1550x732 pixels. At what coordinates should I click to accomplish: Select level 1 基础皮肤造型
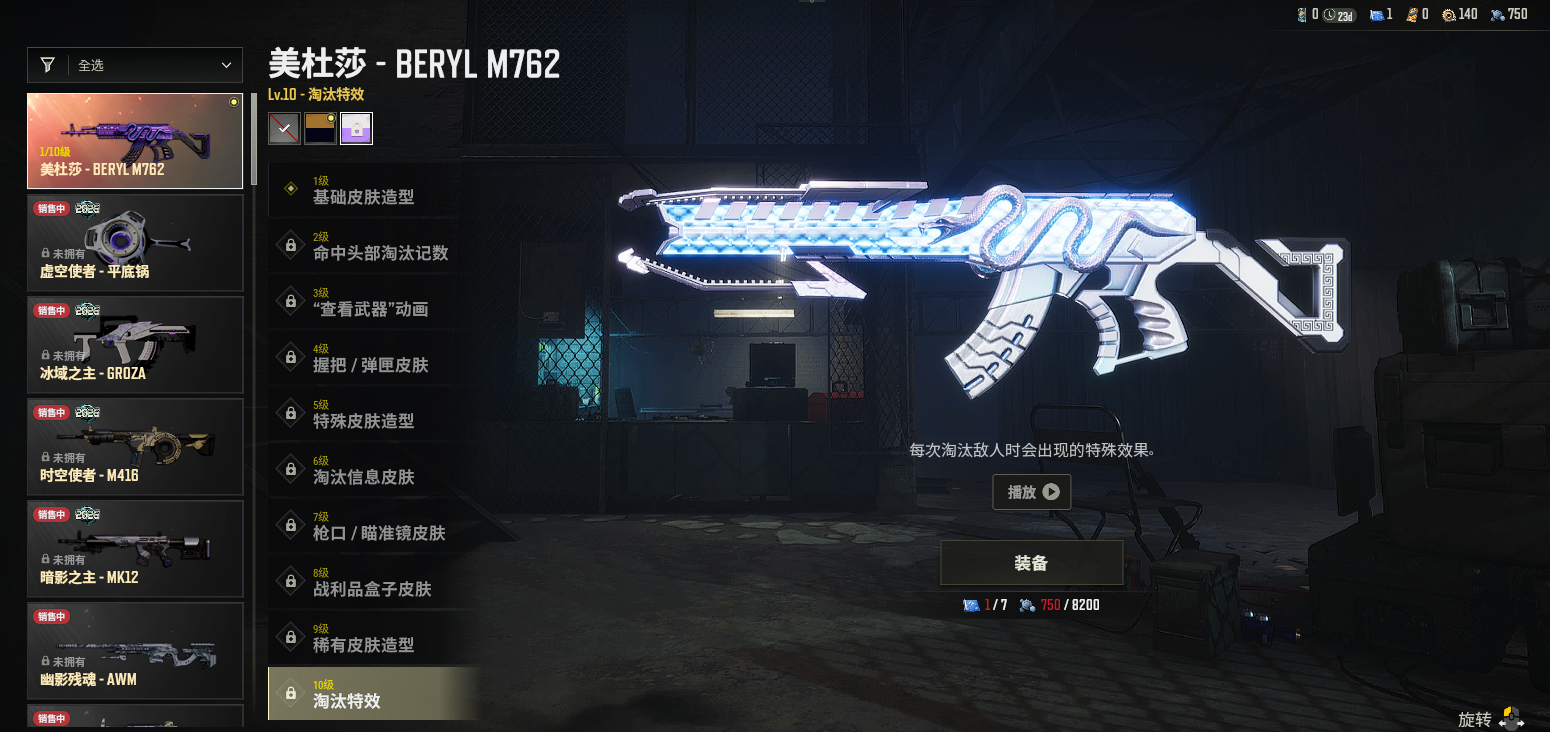coord(364,190)
